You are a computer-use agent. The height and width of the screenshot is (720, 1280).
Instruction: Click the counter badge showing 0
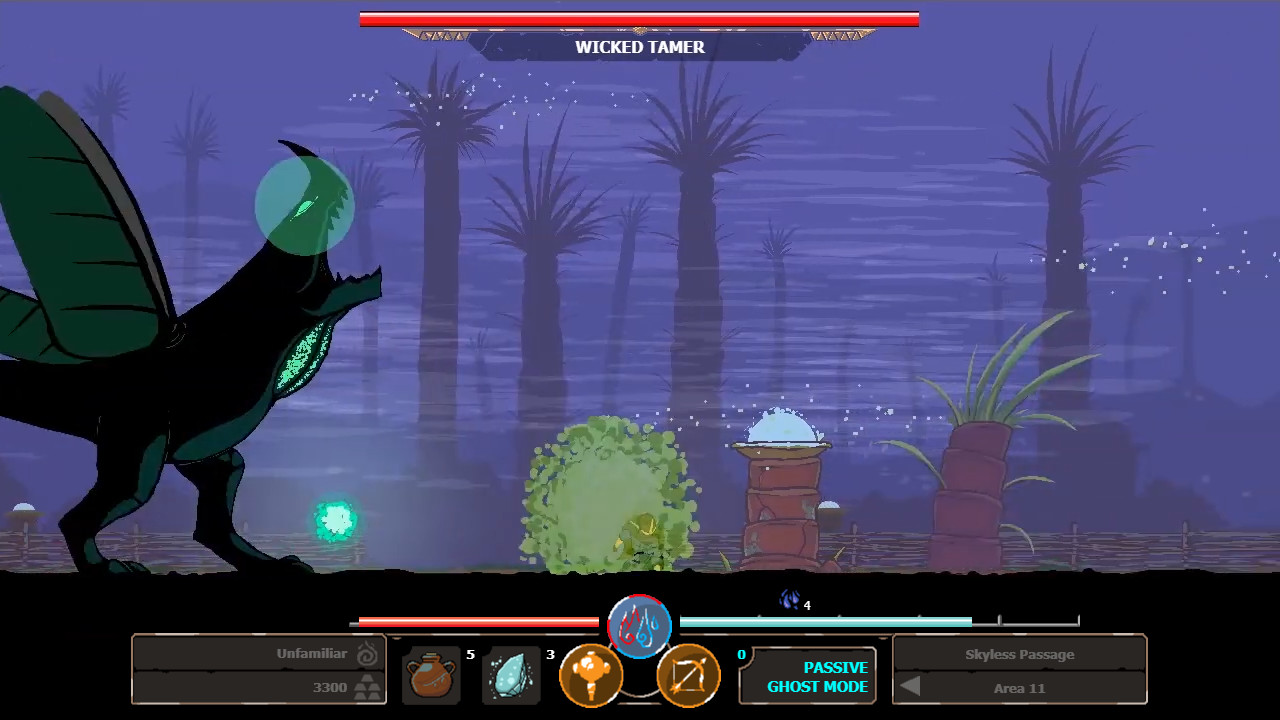[742, 654]
